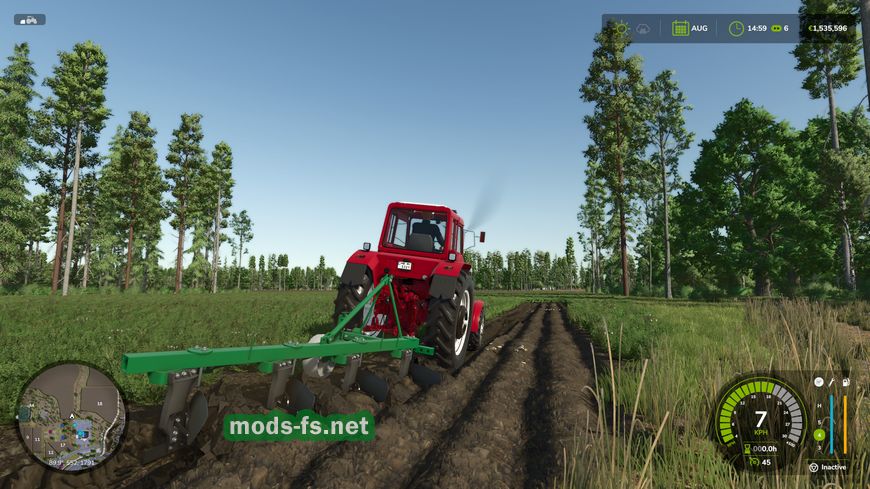Click the fuel pump icon
870x489 pixels.
(x=845, y=382)
